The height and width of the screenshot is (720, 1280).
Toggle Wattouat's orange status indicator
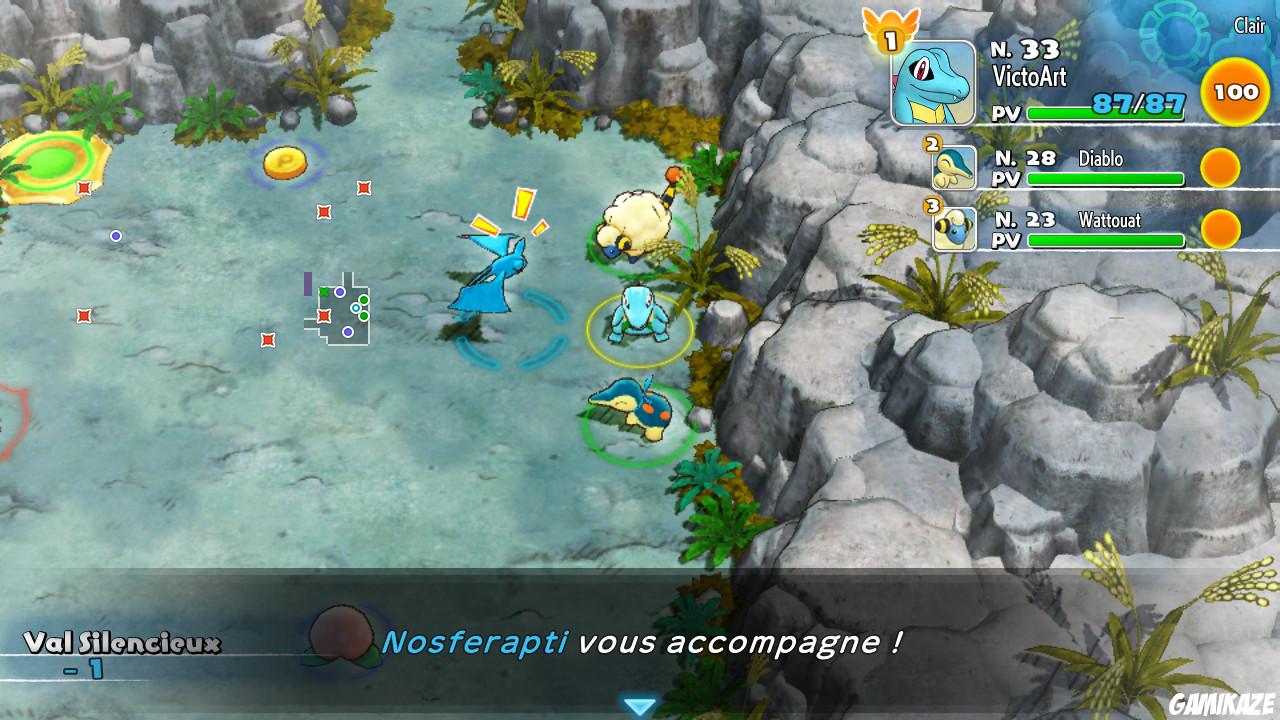click(1220, 228)
